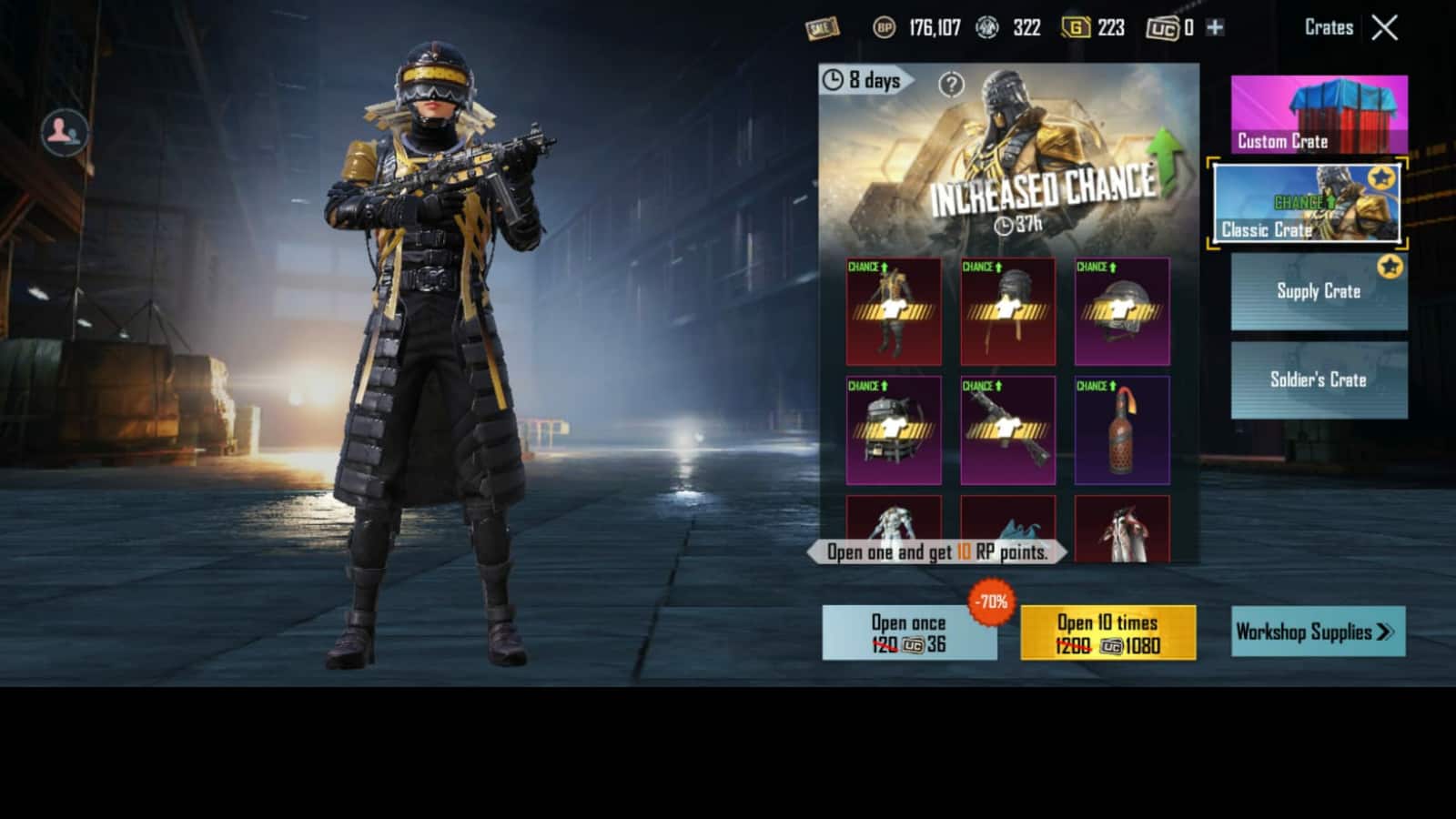The image size is (1456, 819).
Task: Switch to the Custom Crate tab
Action: (1319, 115)
